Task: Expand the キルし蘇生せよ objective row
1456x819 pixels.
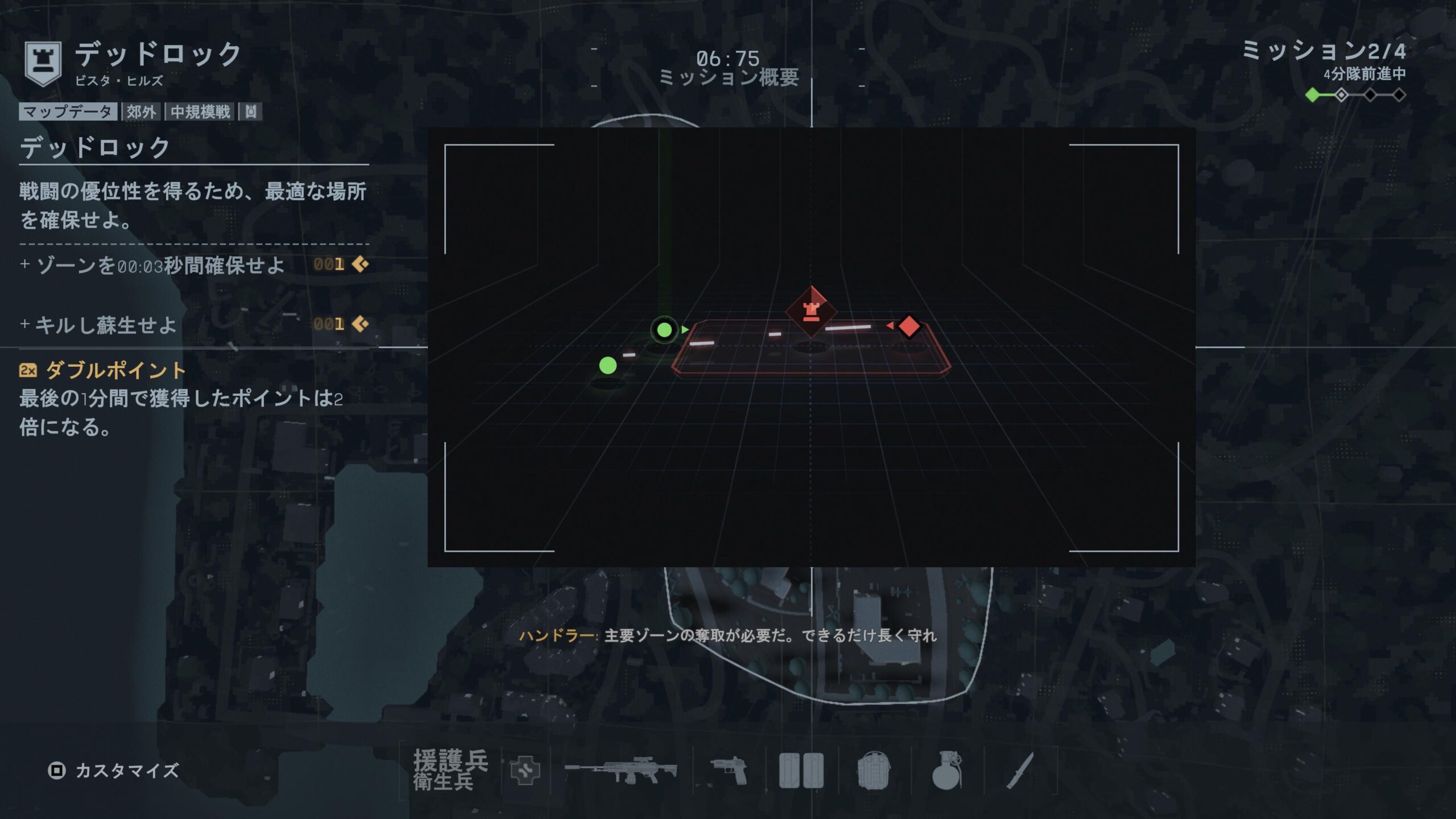Action: click(x=193, y=325)
